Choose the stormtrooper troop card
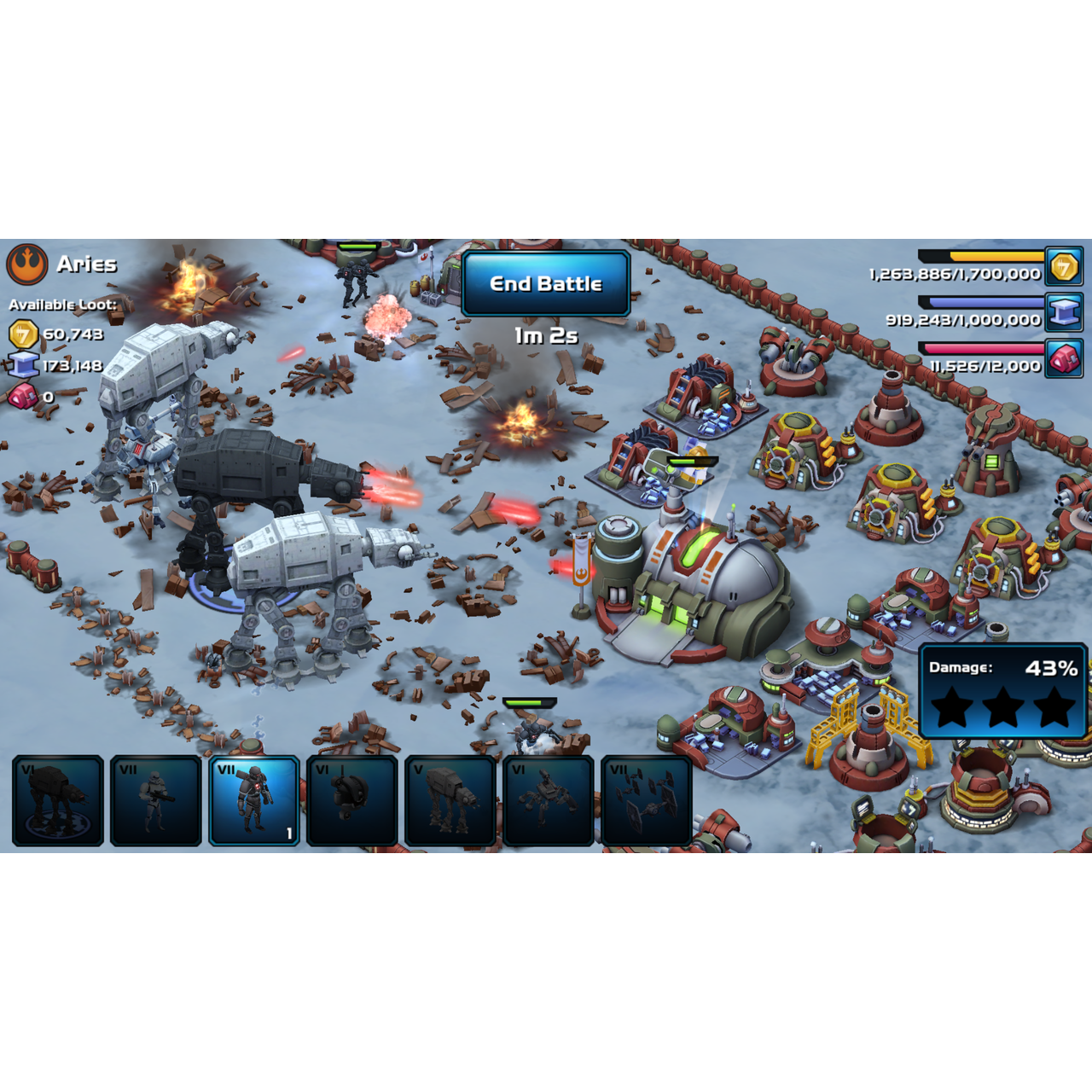The width and height of the screenshot is (1092, 1092). click(x=156, y=800)
